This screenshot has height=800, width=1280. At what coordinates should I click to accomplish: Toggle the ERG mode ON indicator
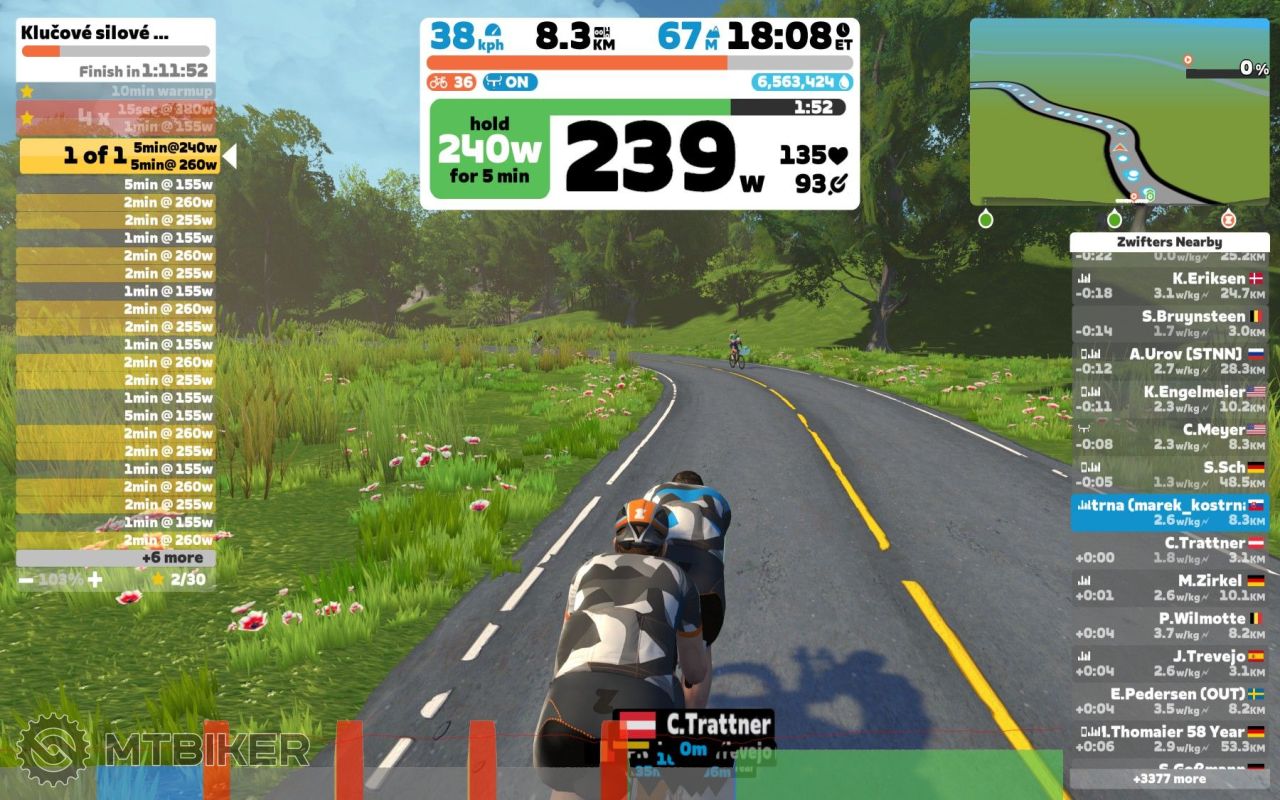click(x=510, y=82)
